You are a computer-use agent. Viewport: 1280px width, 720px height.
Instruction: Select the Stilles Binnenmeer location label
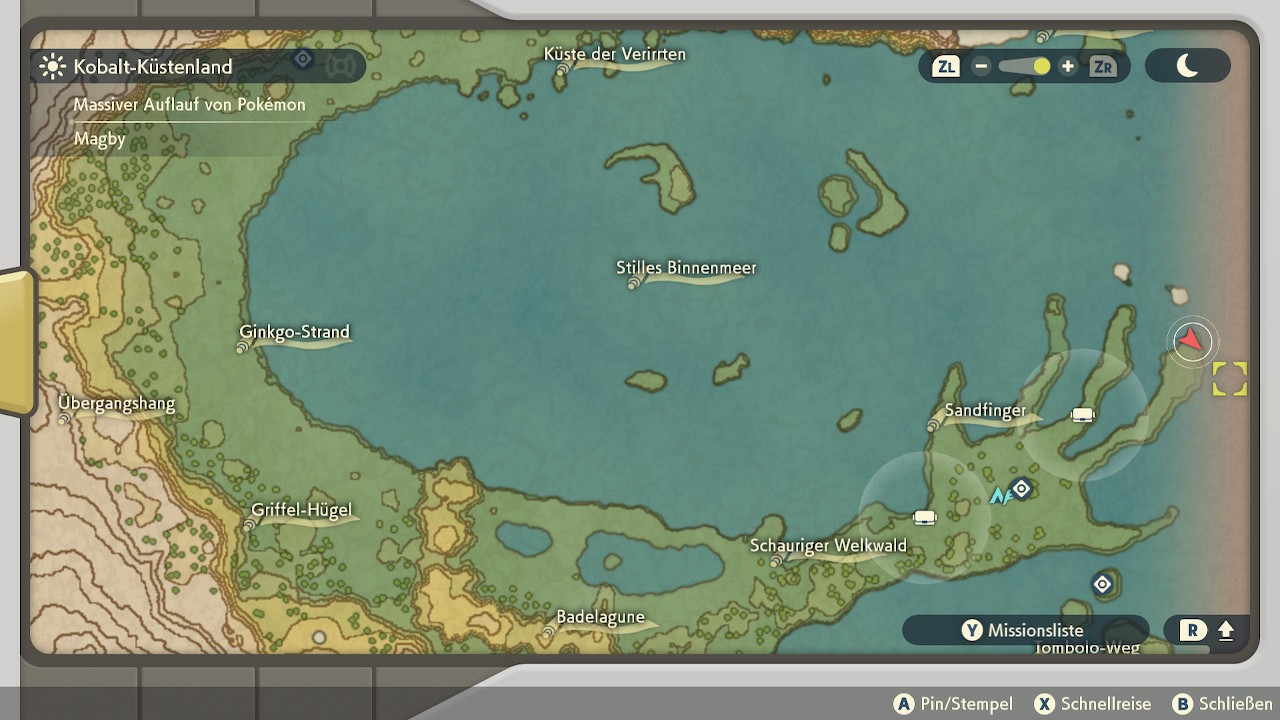coord(686,268)
